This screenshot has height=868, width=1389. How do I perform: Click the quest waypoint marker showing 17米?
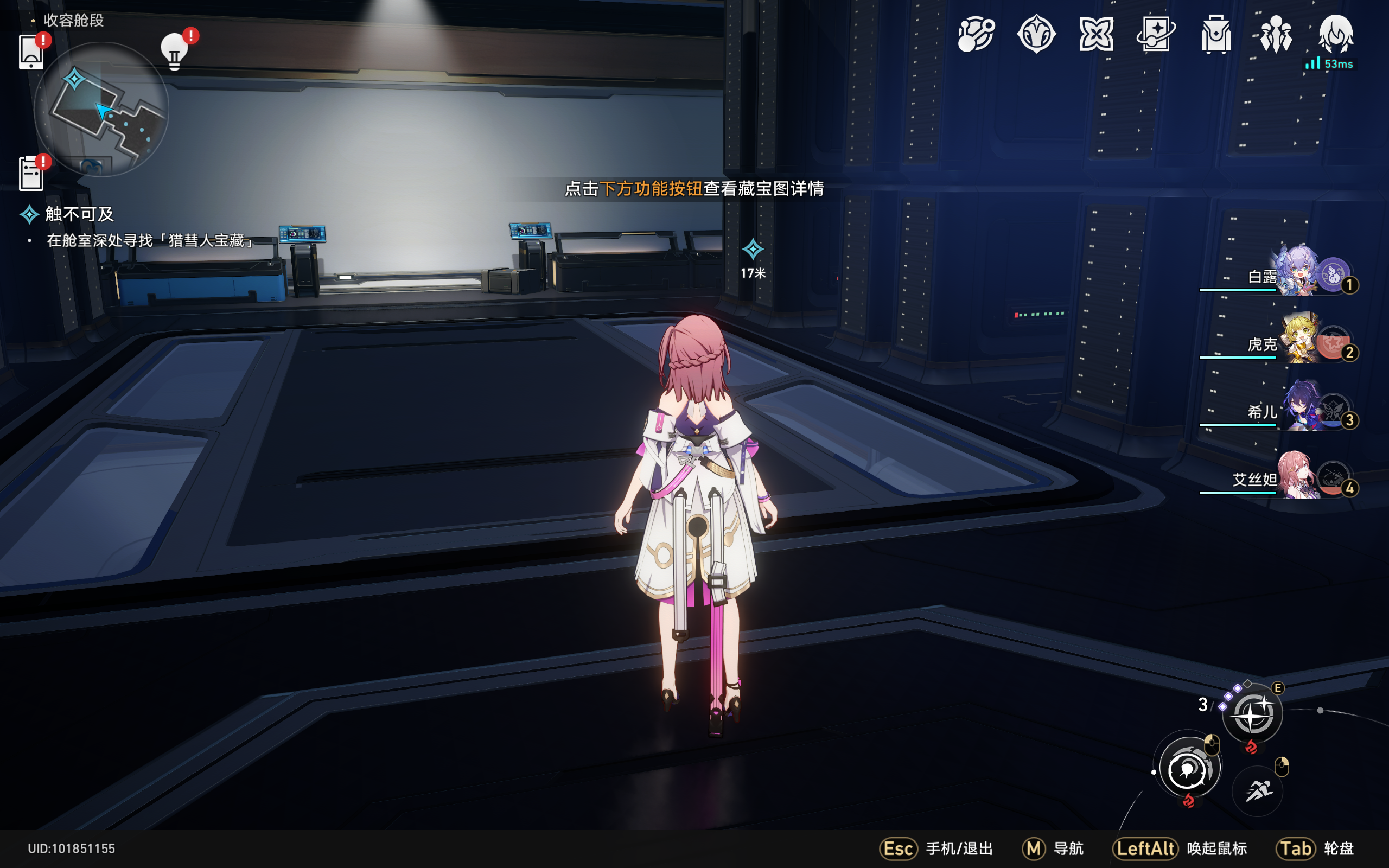point(753,250)
